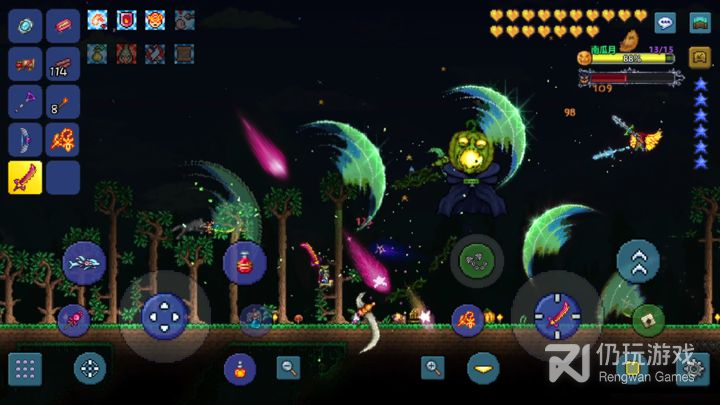This screenshot has height=405, width=720.
Task: Open the inventory grid button
Action: 25,368
